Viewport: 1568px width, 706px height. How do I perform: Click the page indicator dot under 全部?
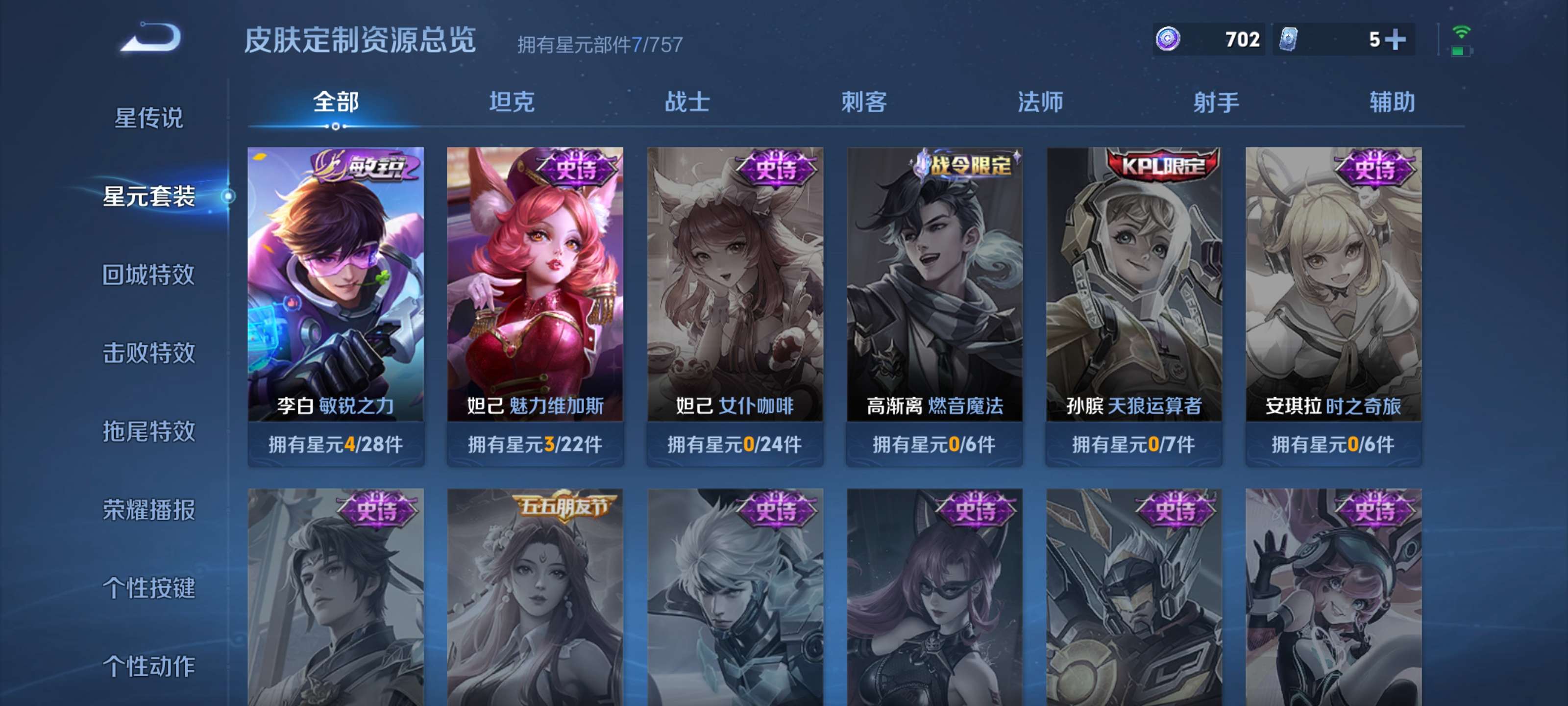tap(334, 127)
